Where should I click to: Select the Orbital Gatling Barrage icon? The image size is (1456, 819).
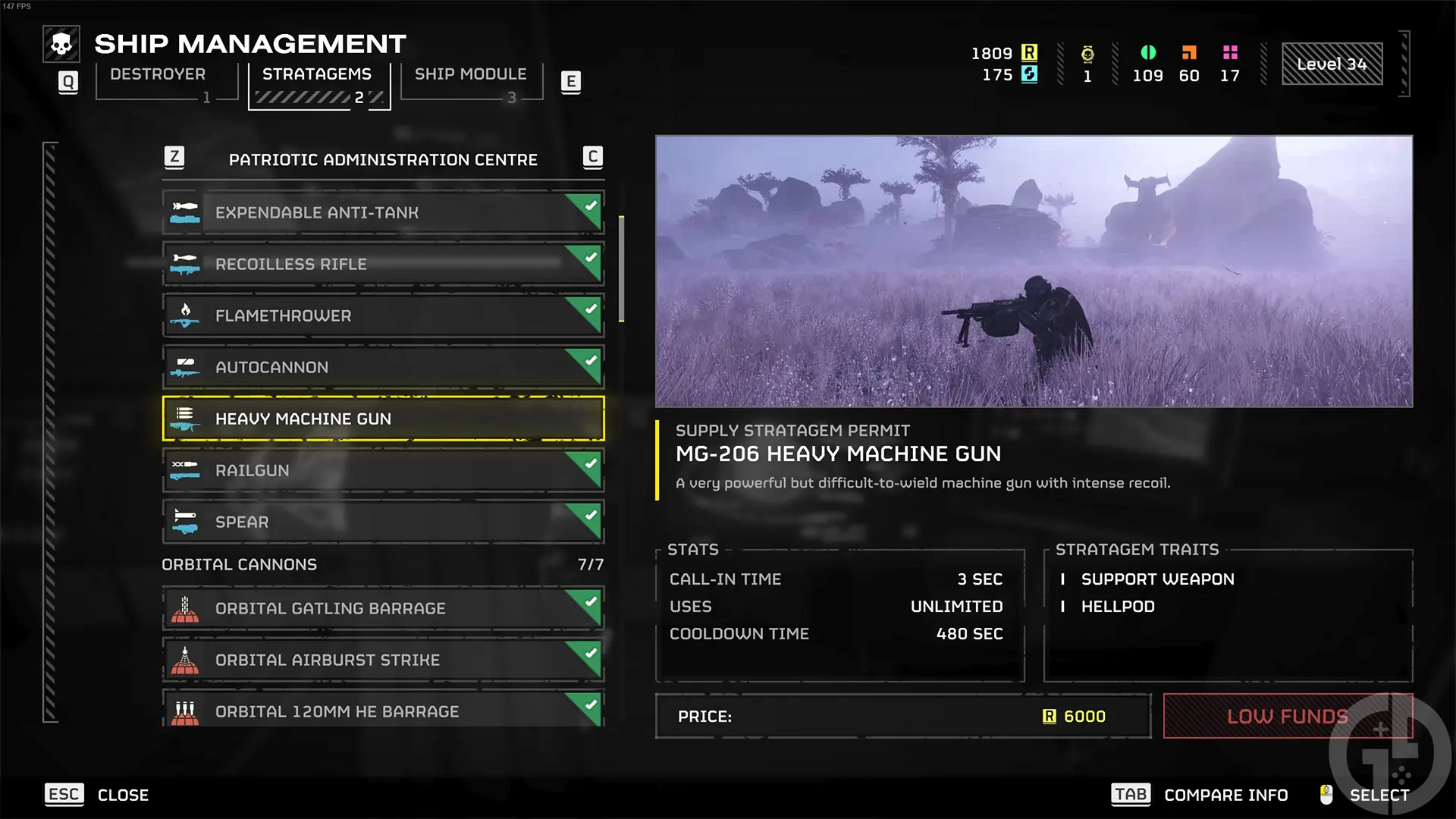point(186,608)
